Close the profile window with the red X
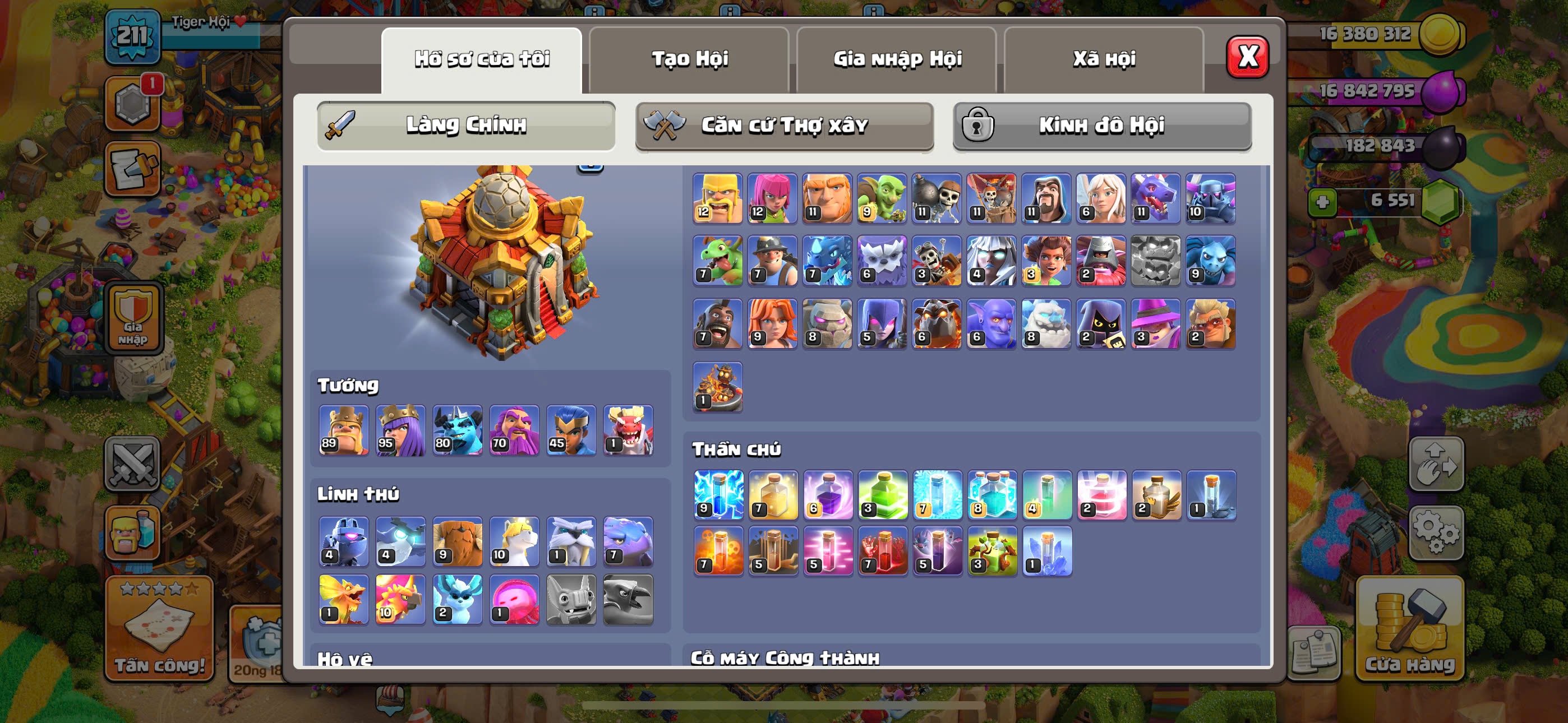 (x=1247, y=57)
